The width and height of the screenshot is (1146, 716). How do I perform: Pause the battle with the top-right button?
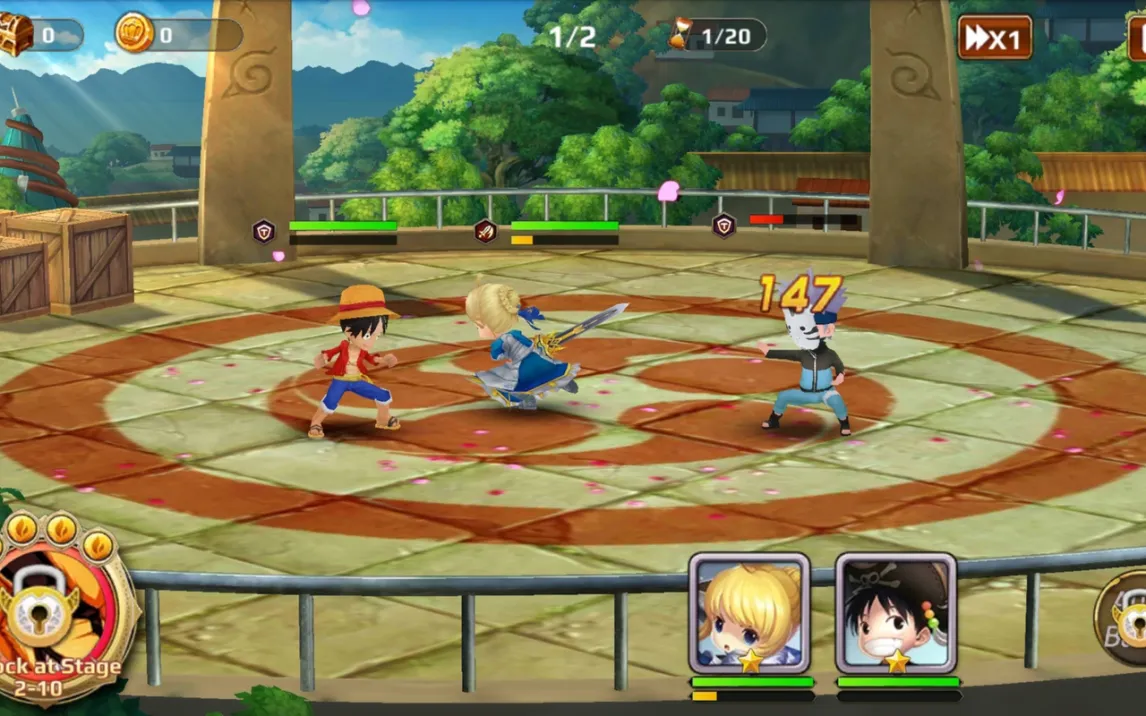(1137, 38)
